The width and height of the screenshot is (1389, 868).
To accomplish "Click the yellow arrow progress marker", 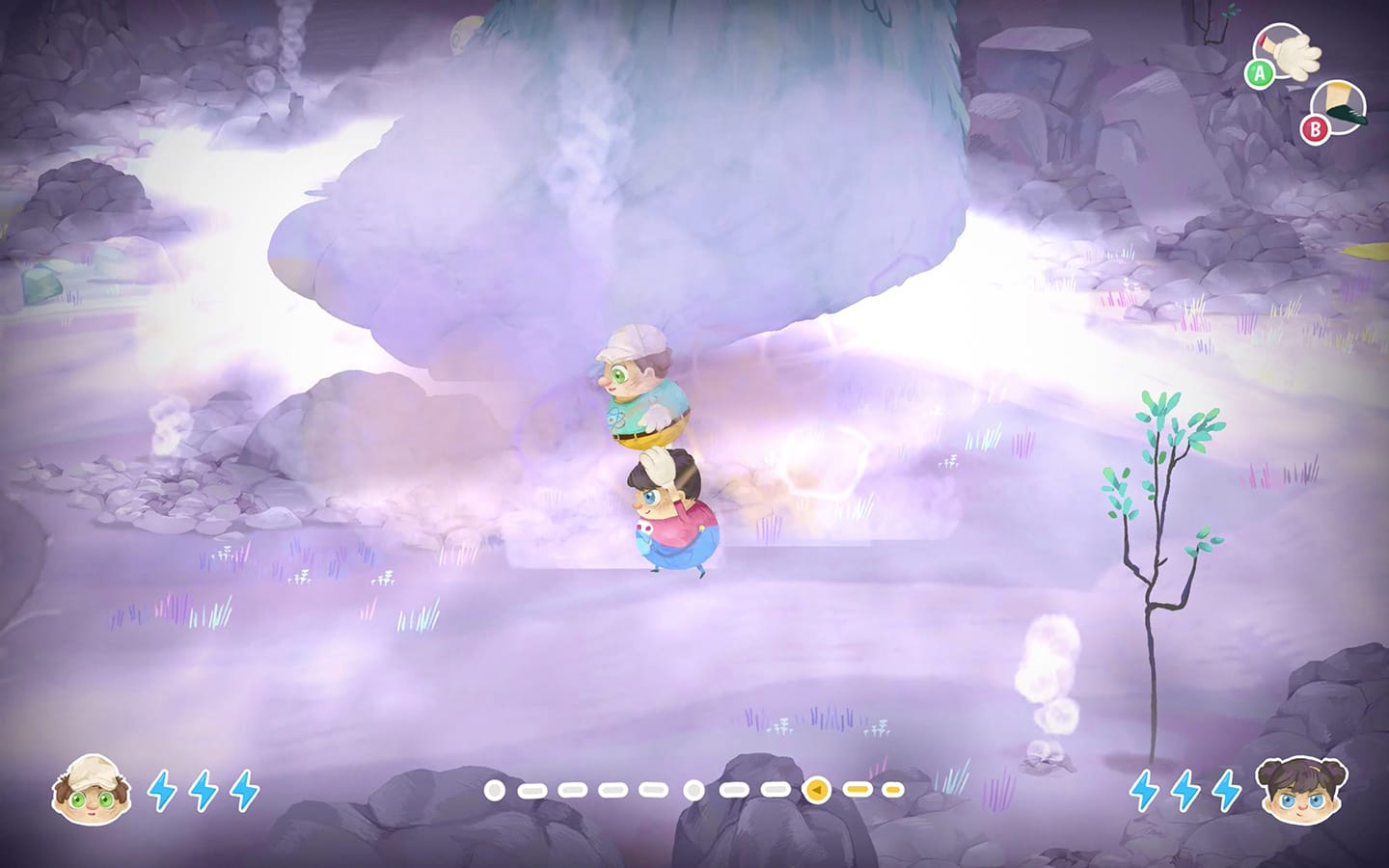I will [x=816, y=791].
